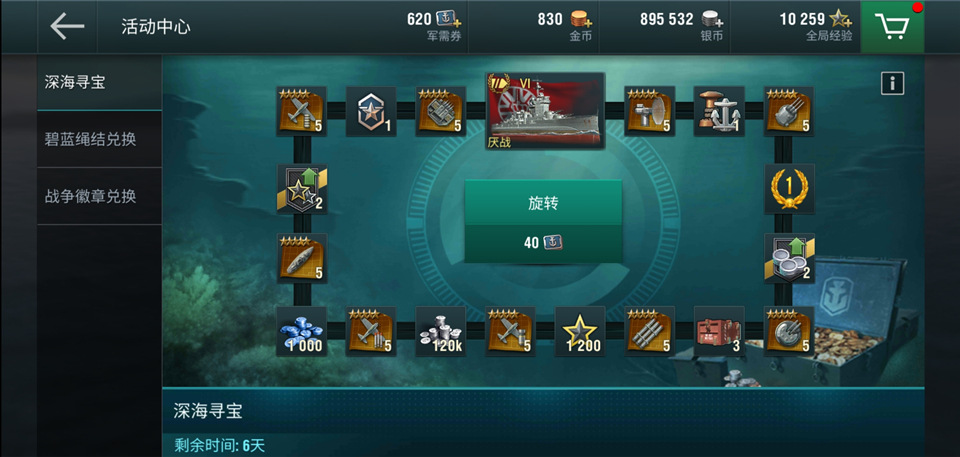Go back using the arrow button
960x457 pixels.
[67, 27]
